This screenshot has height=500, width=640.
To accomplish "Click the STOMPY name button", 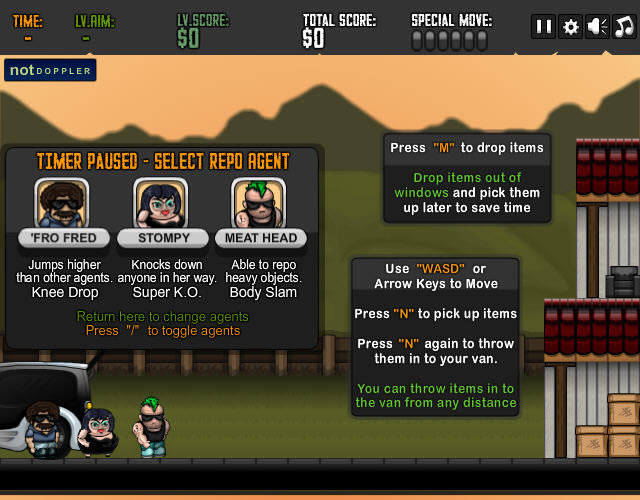I will tap(162, 238).
